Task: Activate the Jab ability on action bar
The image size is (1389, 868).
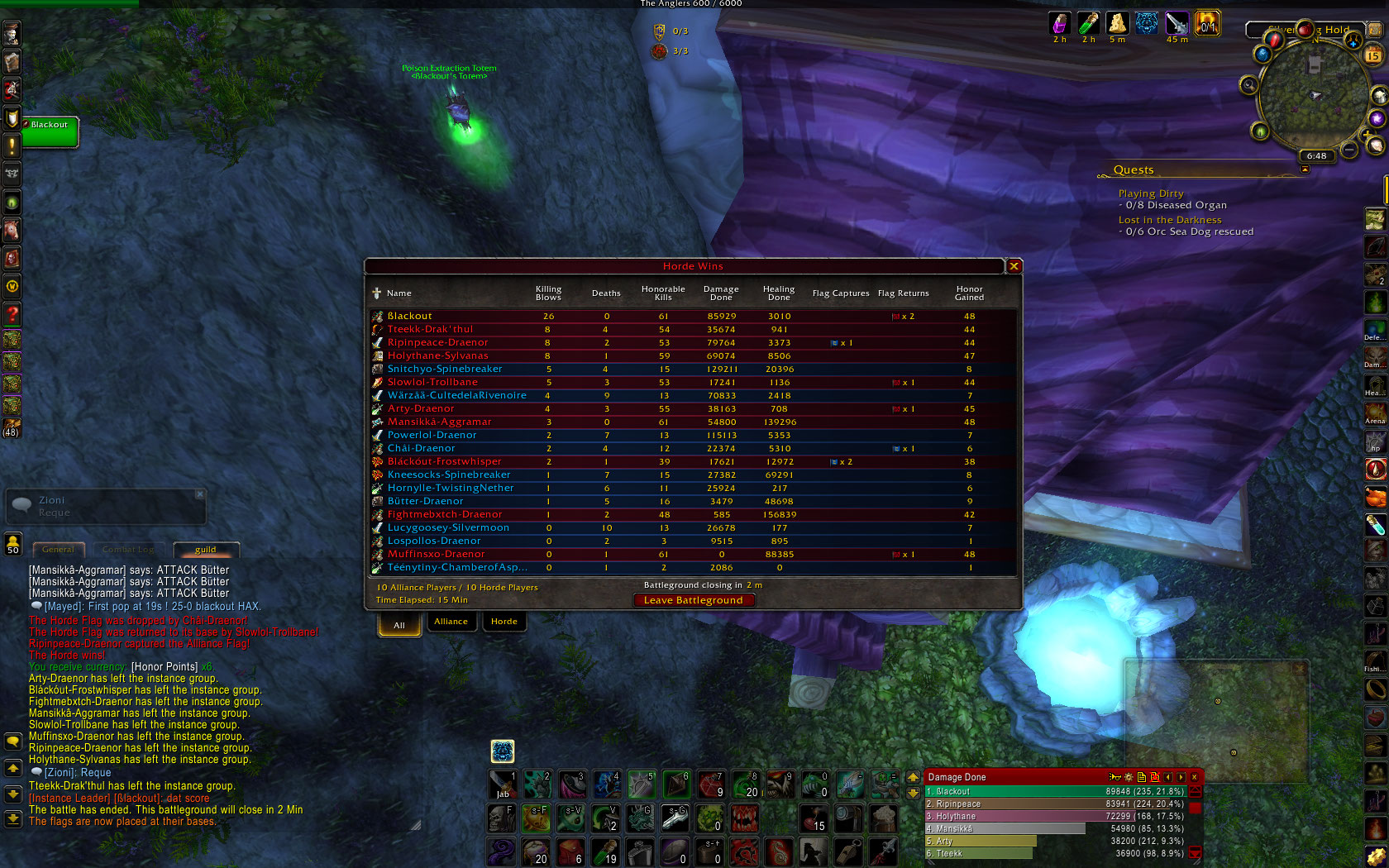Action: pyautogui.click(x=503, y=785)
